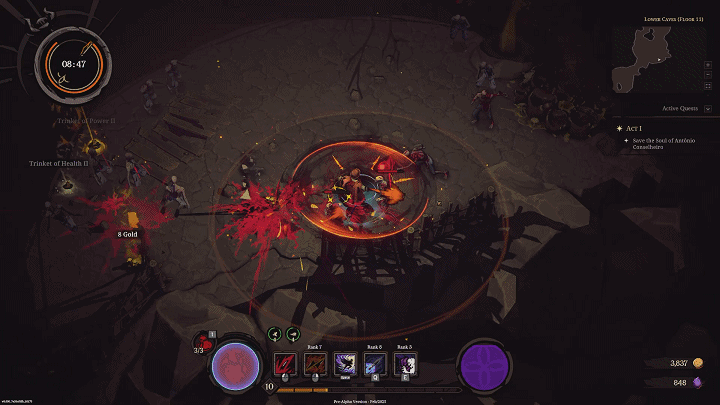Activate the Rank 6 blue blade skill
The height and width of the screenshot is (405, 720).
tap(375, 363)
